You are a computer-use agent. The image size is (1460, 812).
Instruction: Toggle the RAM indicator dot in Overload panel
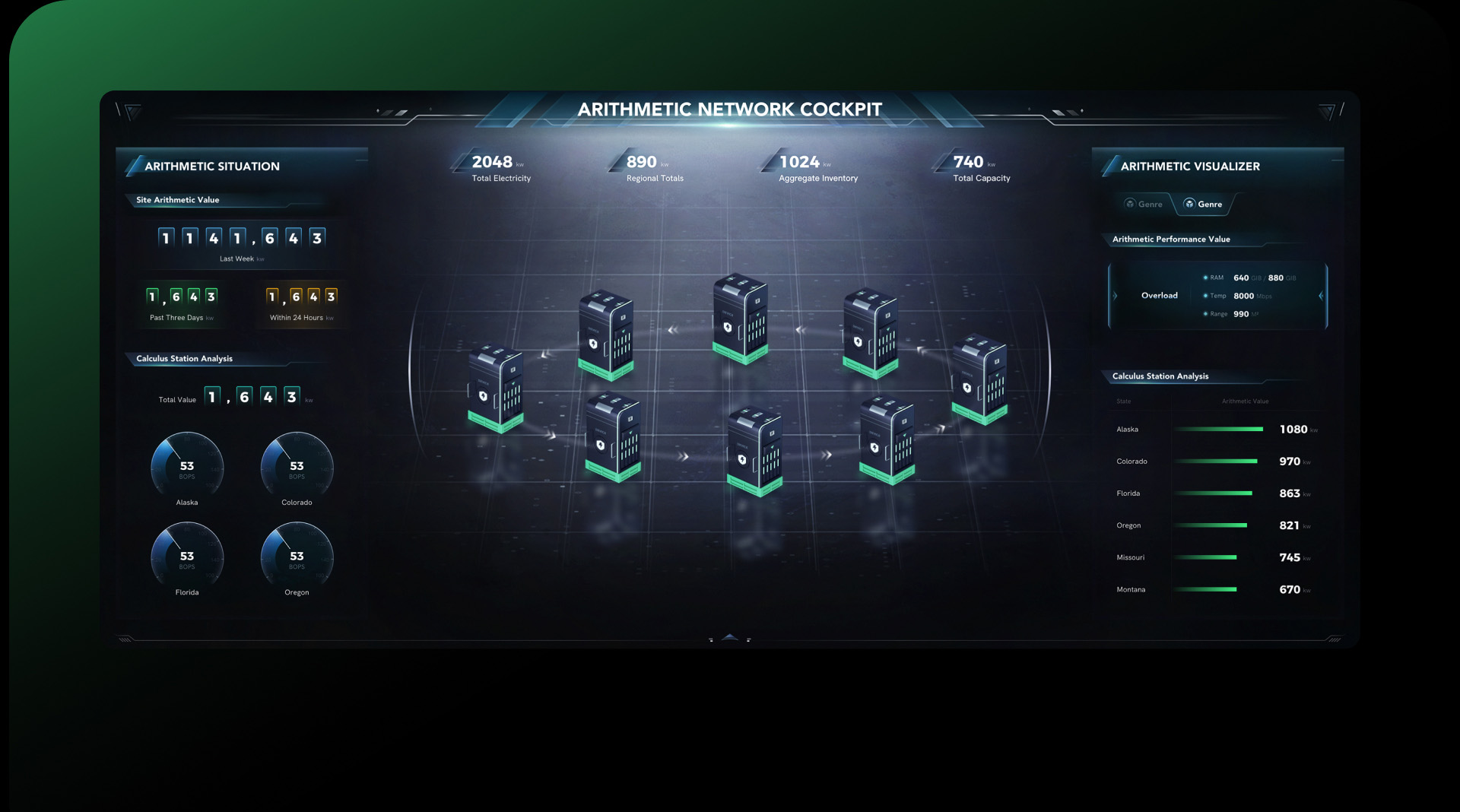[1205, 278]
